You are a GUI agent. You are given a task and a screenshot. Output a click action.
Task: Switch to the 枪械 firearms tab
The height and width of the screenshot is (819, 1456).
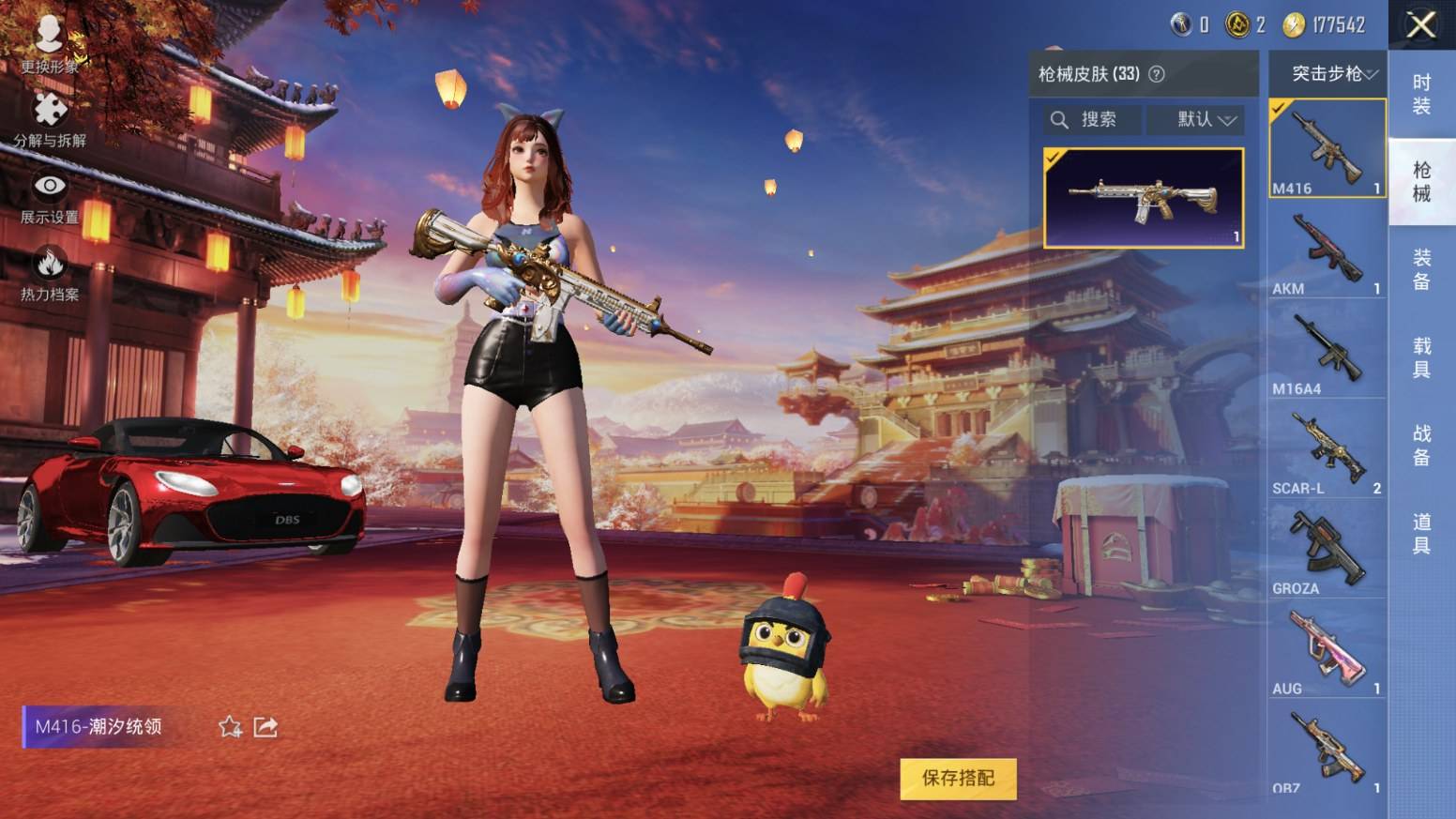pos(1421,181)
